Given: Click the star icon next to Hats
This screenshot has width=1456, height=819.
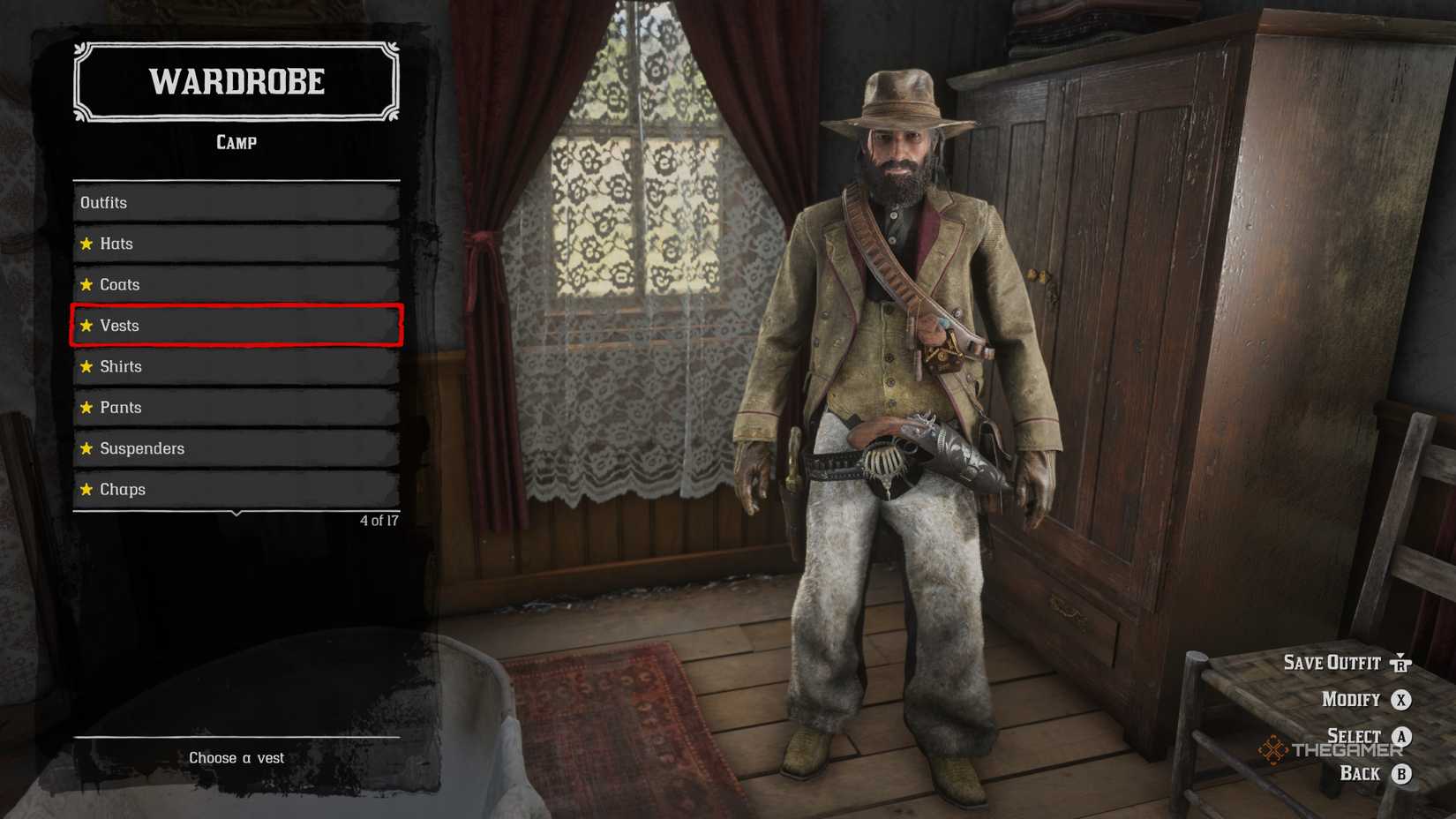Looking at the screenshot, I should pos(86,244).
